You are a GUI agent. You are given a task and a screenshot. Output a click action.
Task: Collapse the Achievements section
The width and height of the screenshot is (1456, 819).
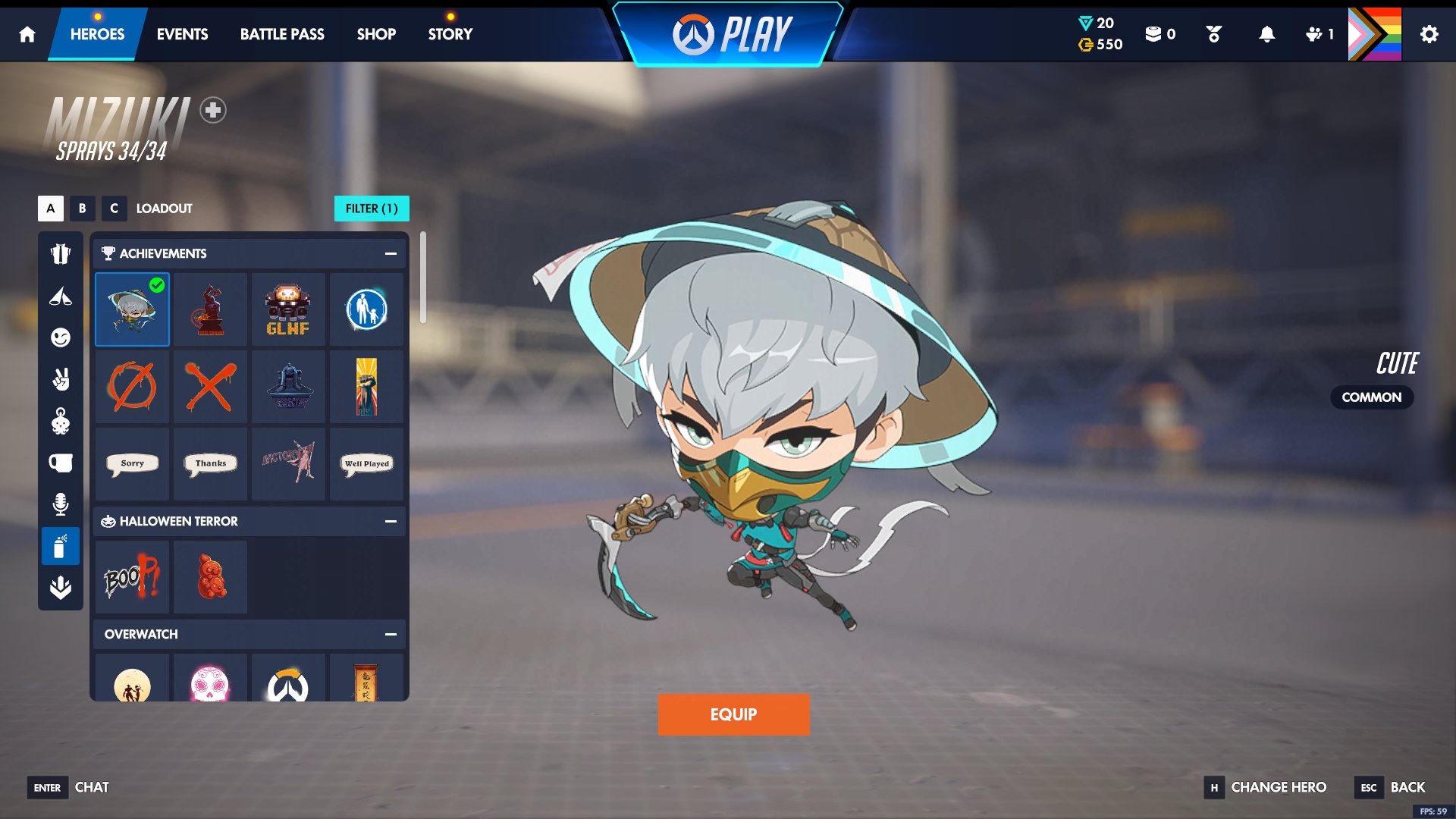(x=391, y=253)
